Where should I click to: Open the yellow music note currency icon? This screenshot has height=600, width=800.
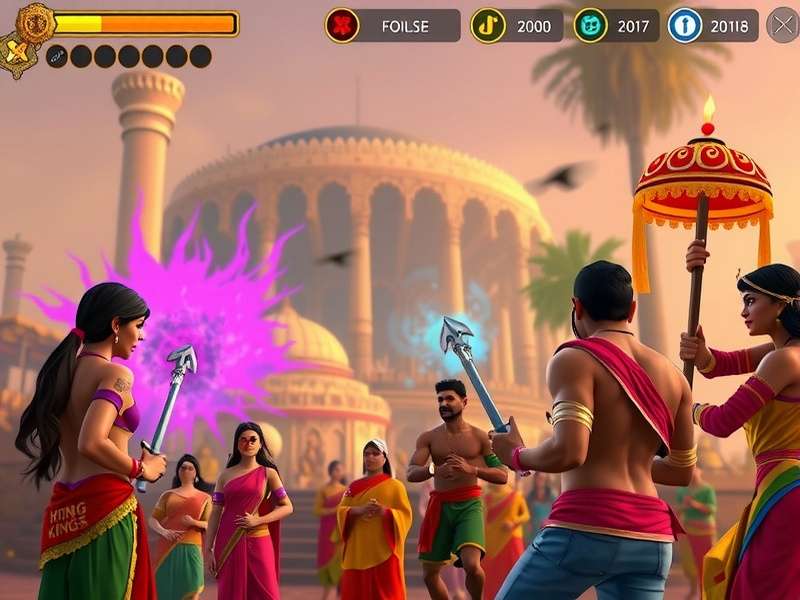487,25
